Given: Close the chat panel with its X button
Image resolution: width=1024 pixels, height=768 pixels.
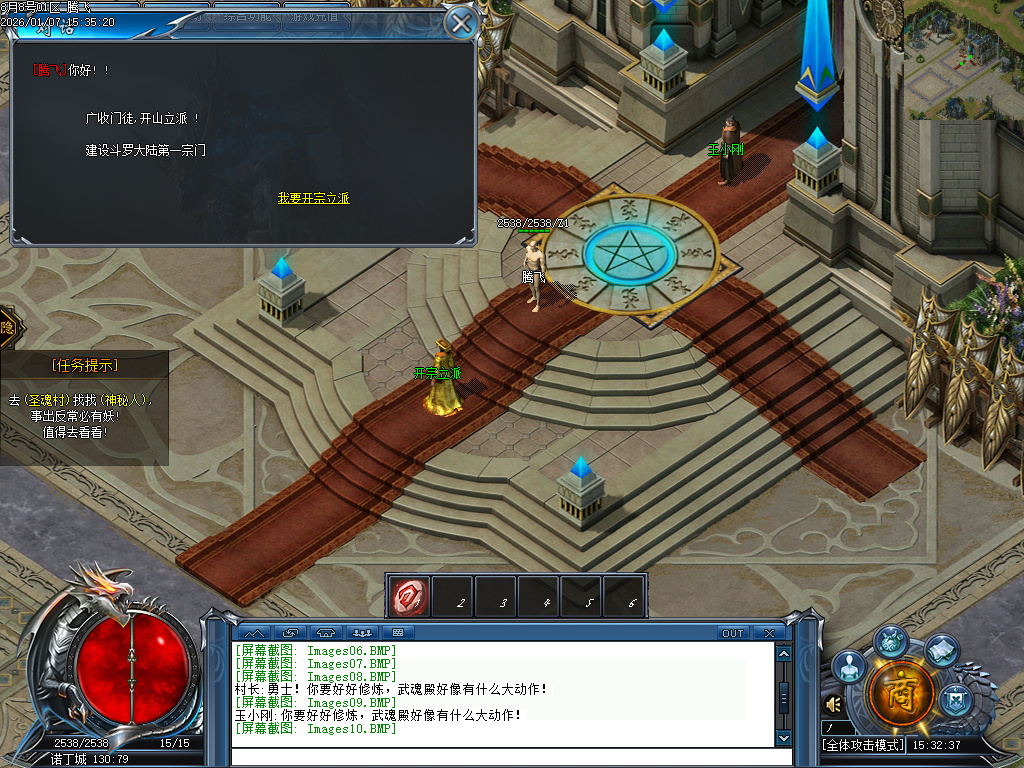Looking at the screenshot, I should 768,633.
